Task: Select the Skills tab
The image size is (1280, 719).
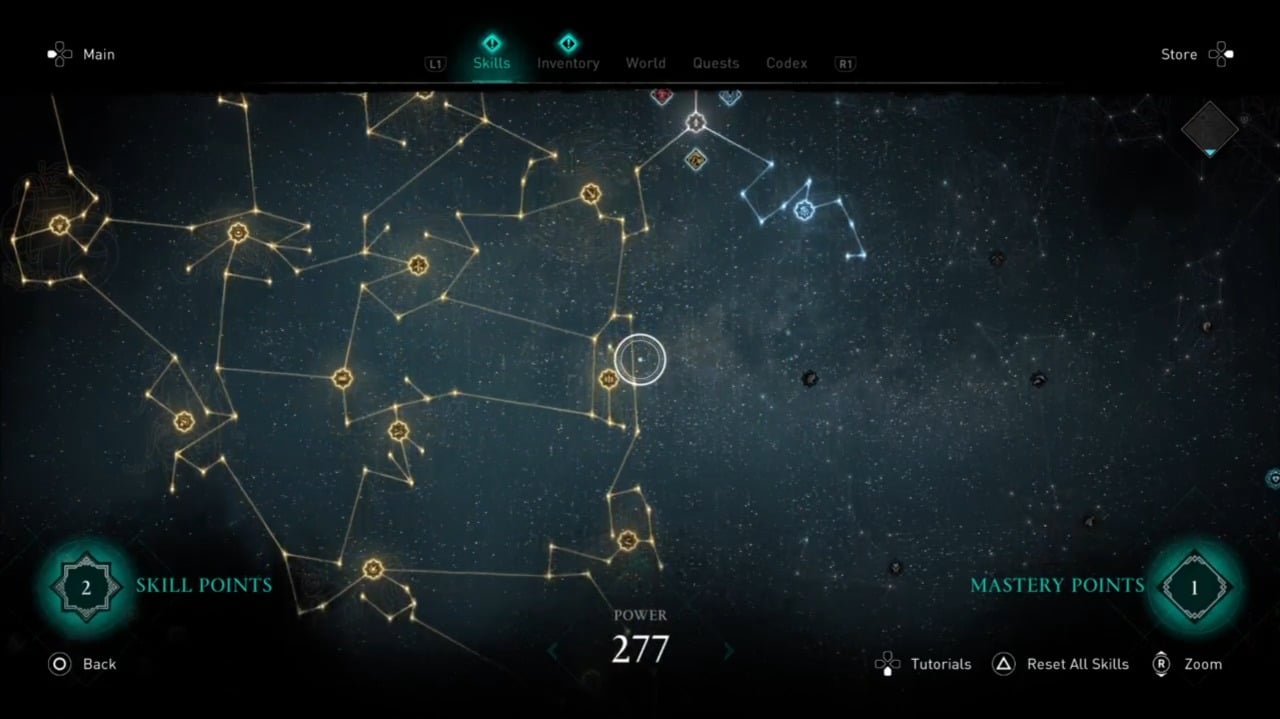Action: pos(491,63)
